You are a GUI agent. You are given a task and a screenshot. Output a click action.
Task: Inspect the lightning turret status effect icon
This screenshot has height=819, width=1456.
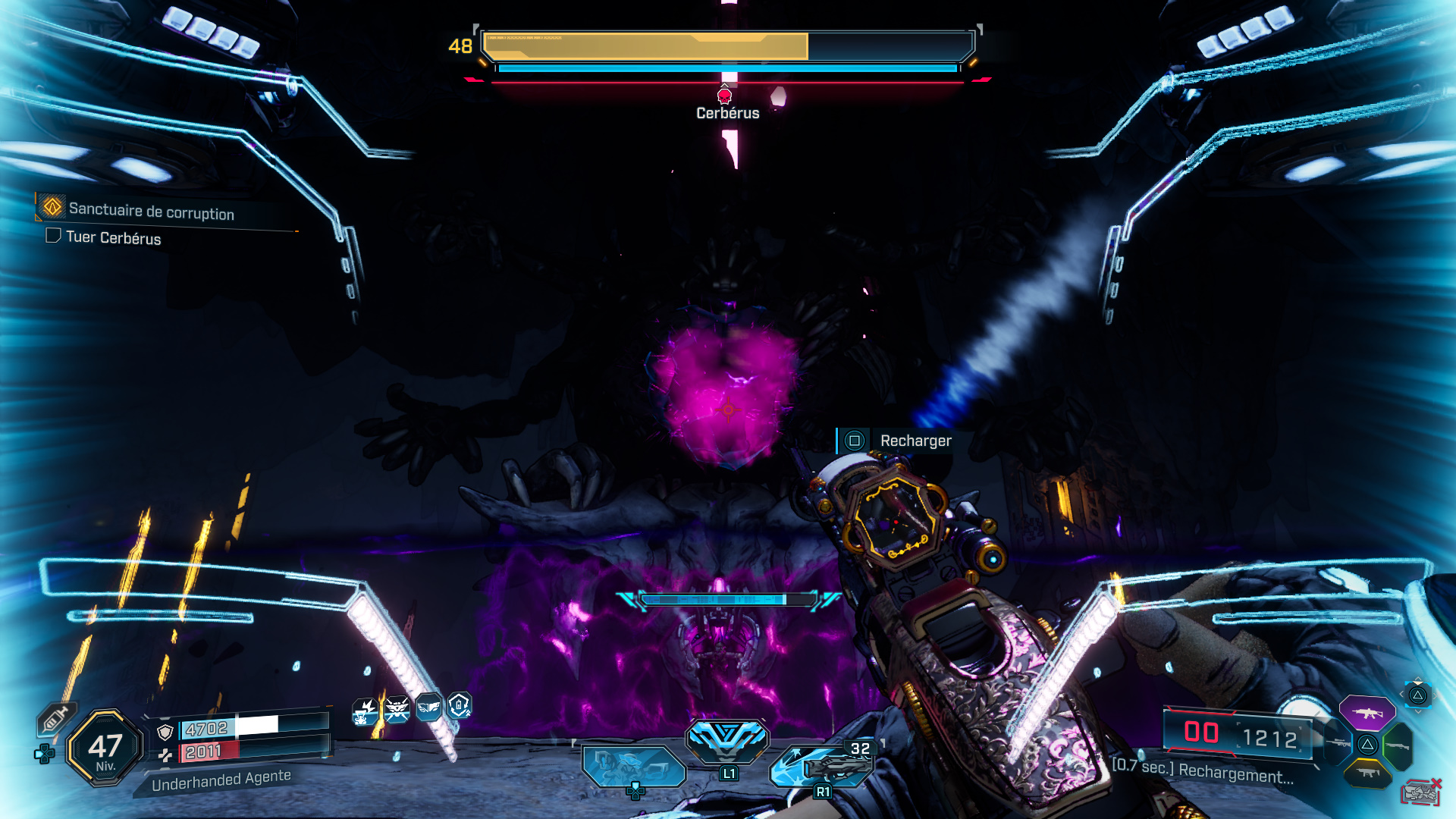click(x=365, y=711)
